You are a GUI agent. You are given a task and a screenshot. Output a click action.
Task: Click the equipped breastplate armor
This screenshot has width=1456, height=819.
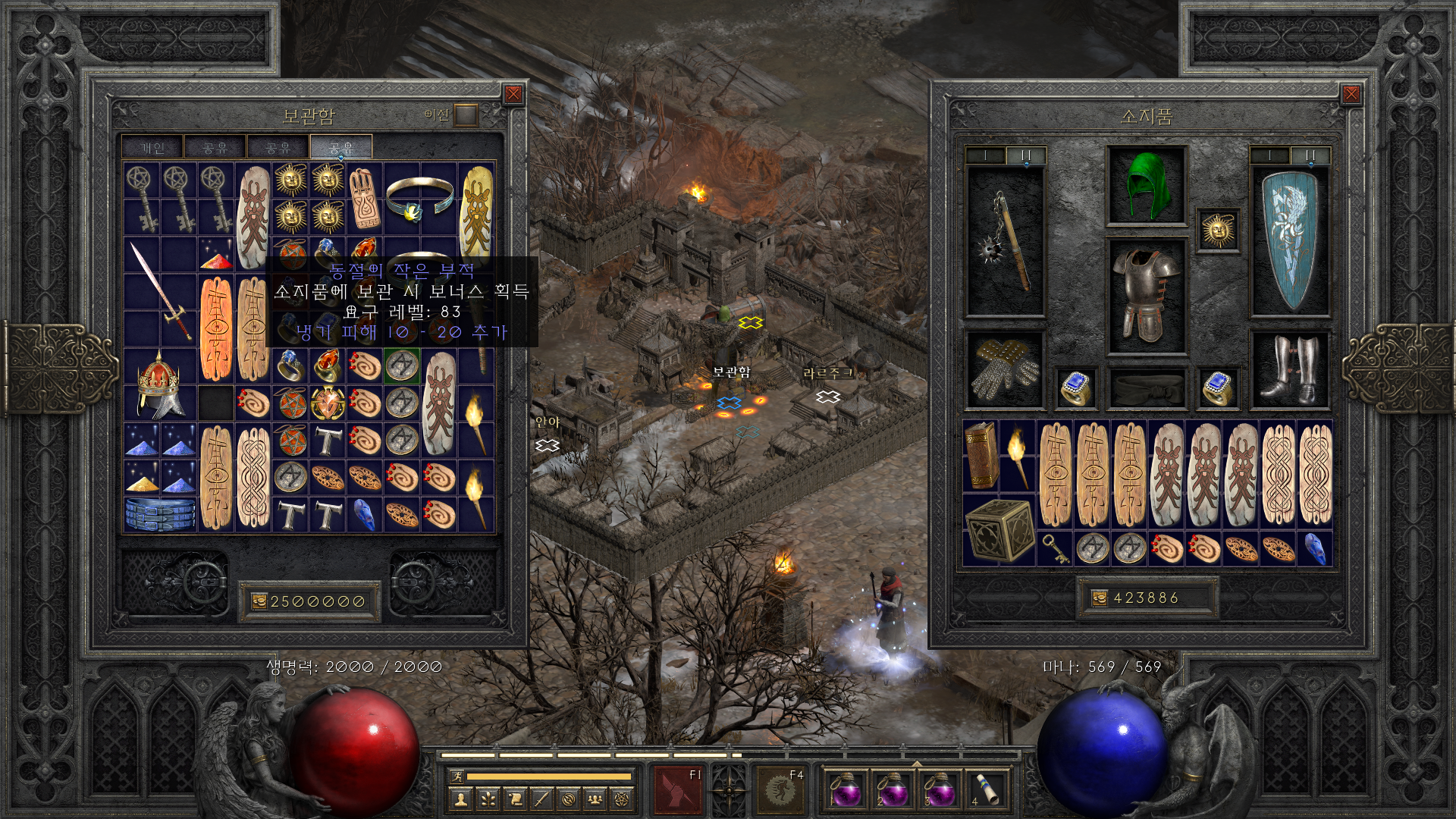(1146, 296)
